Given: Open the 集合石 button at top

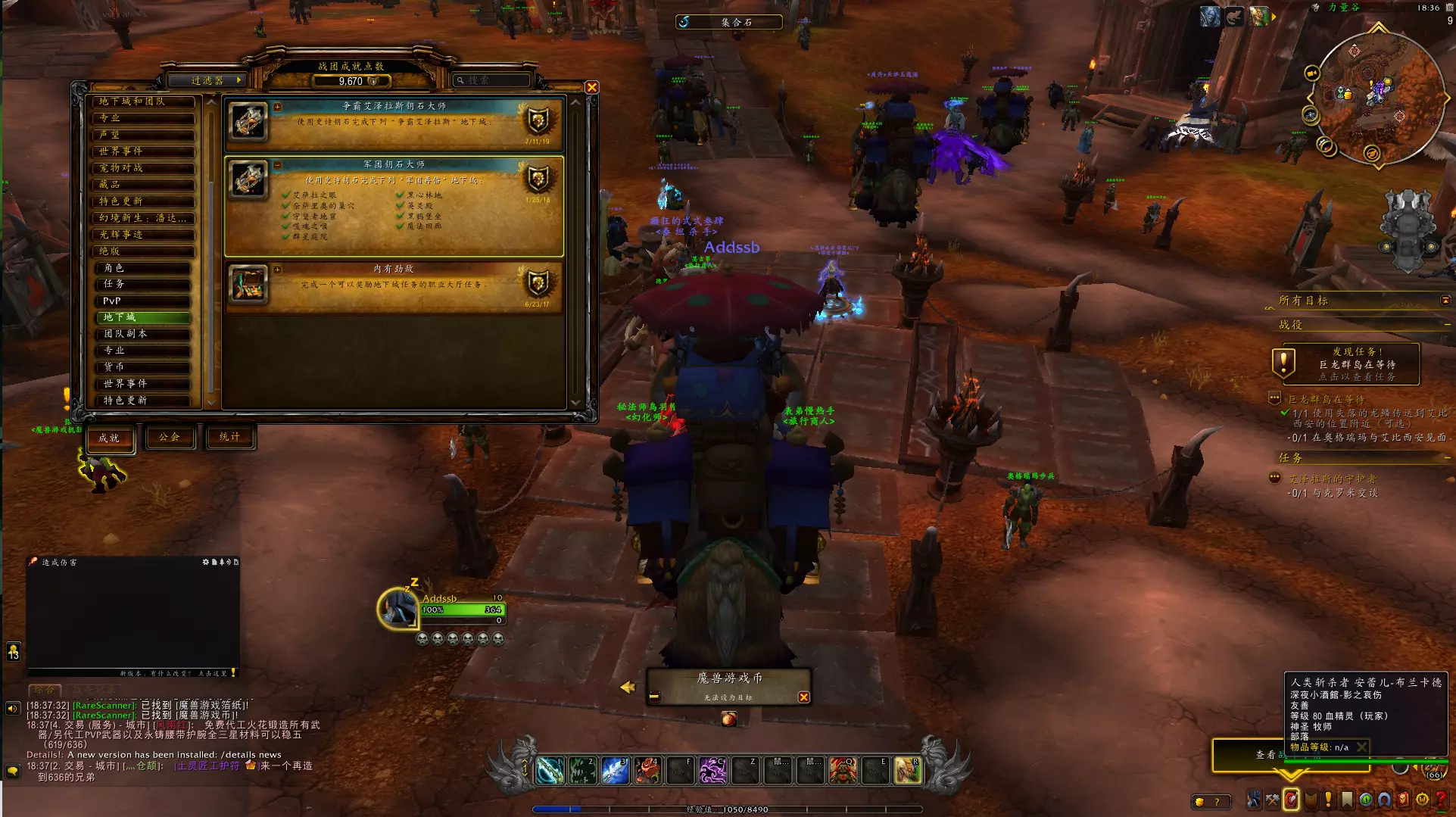Looking at the screenshot, I should 728,22.
